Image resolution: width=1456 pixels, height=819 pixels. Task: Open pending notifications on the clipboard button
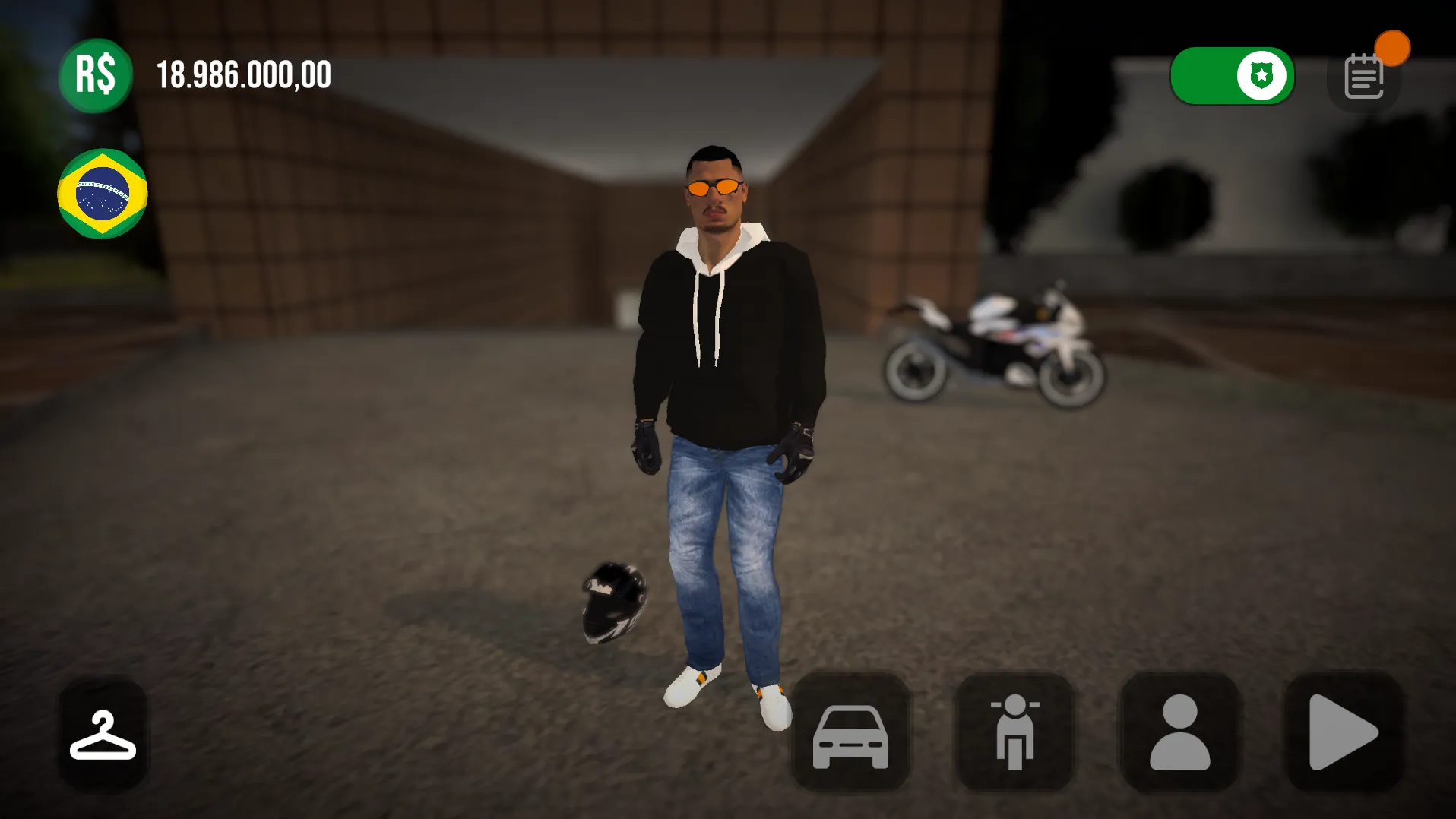[1364, 75]
